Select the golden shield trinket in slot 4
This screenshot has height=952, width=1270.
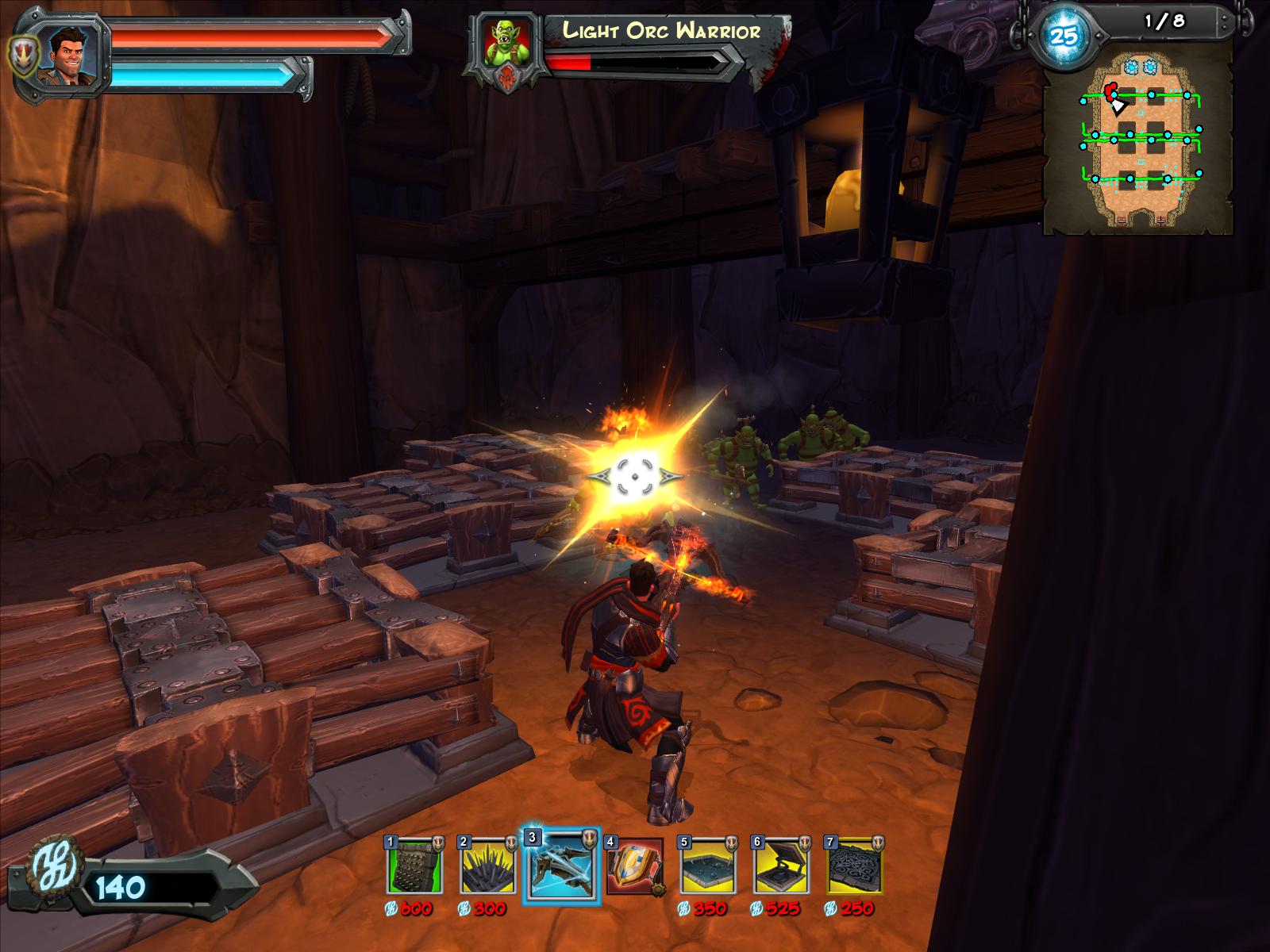pos(634,865)
